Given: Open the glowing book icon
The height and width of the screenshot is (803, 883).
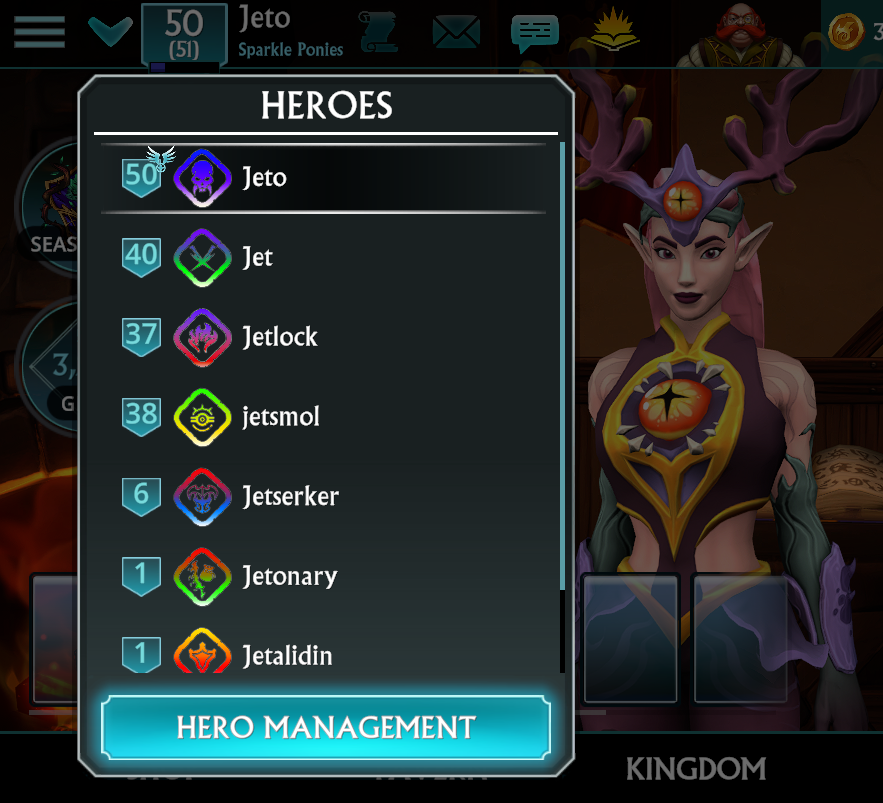Looking at the screenshot, I should click(x=614, y=31).
